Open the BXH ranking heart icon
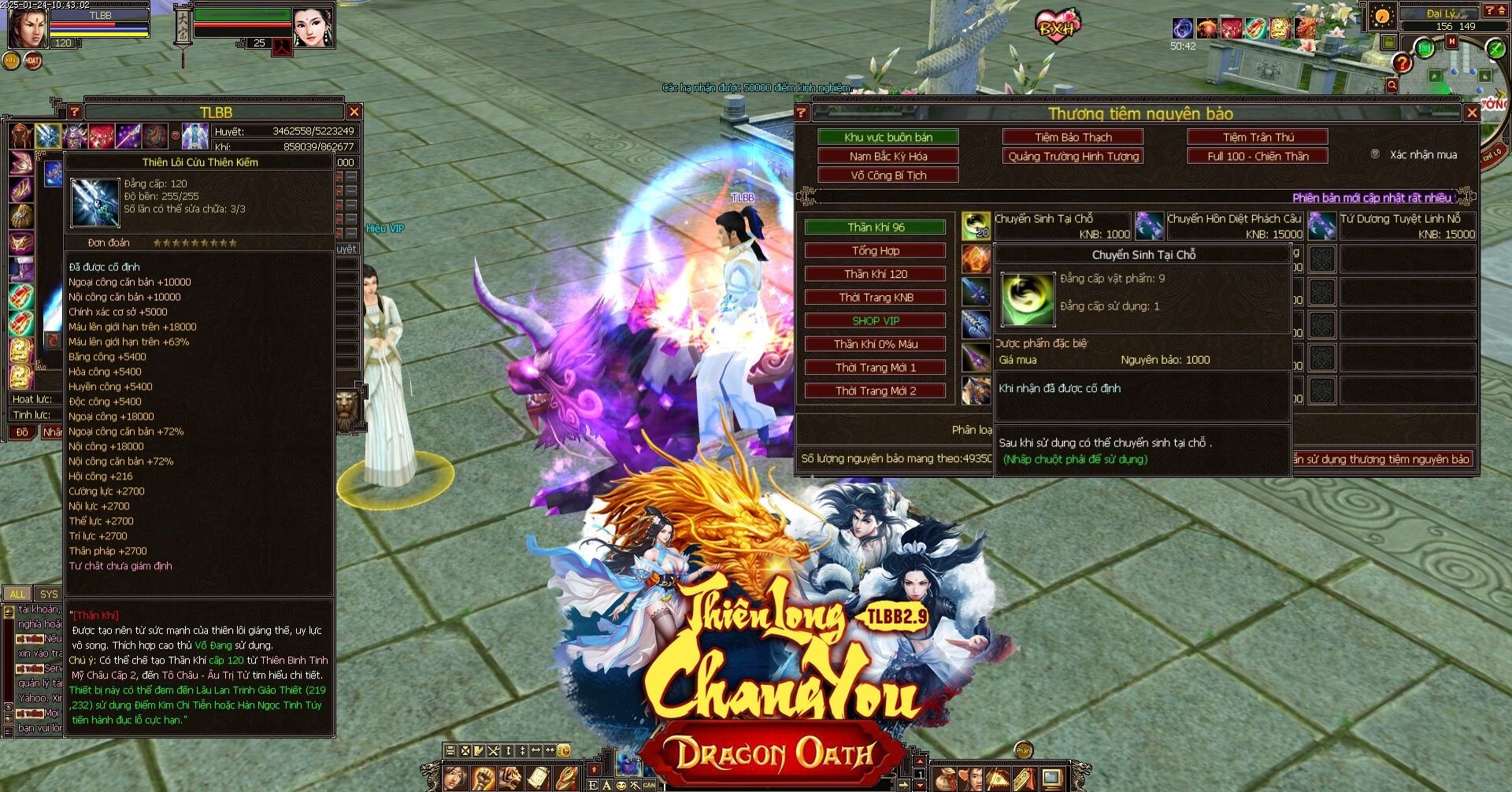 1057,27
